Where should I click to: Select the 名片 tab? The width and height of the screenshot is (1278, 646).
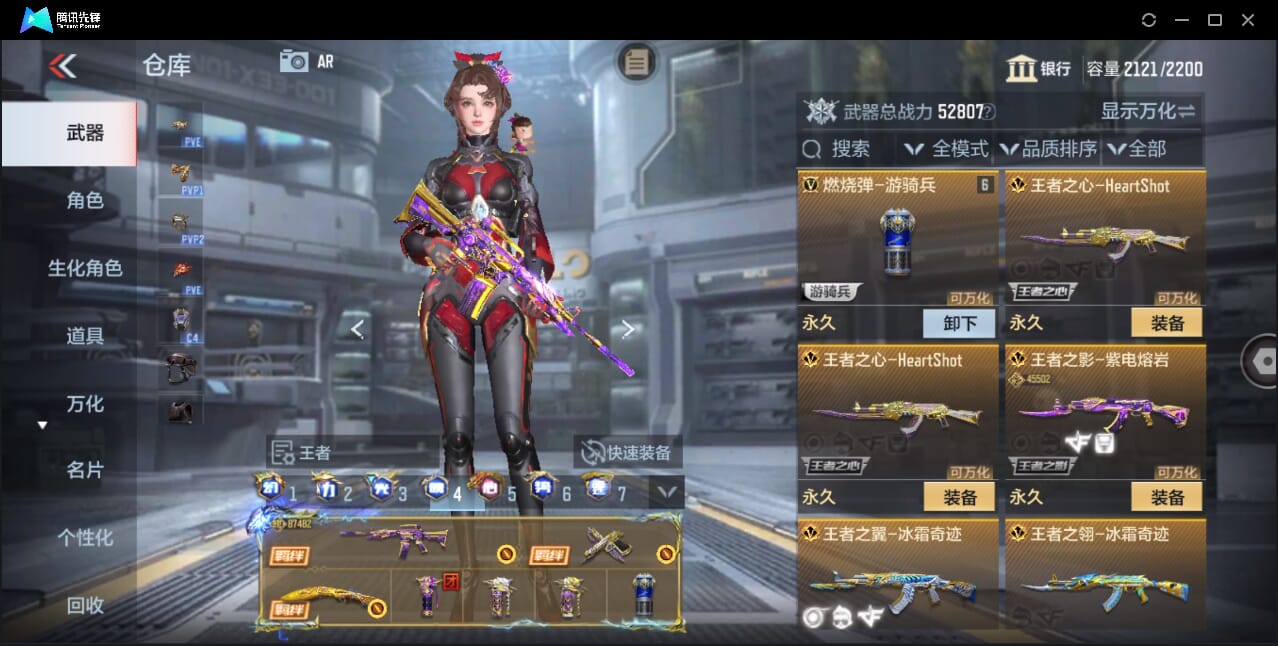pyautogui.click(x=85, y=470)
